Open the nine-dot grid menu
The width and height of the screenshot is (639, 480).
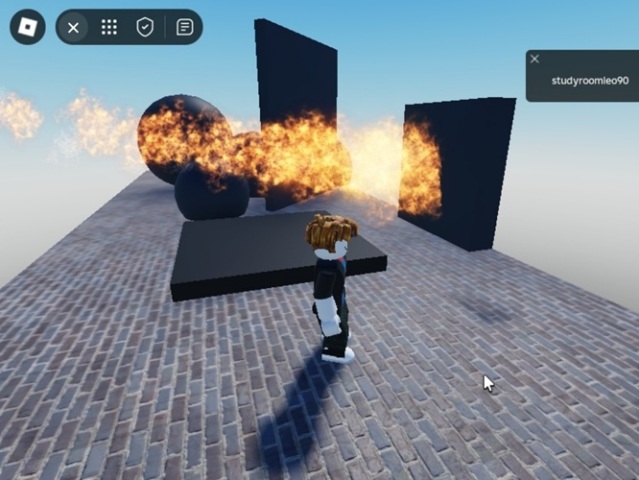[x=109, y=27]
